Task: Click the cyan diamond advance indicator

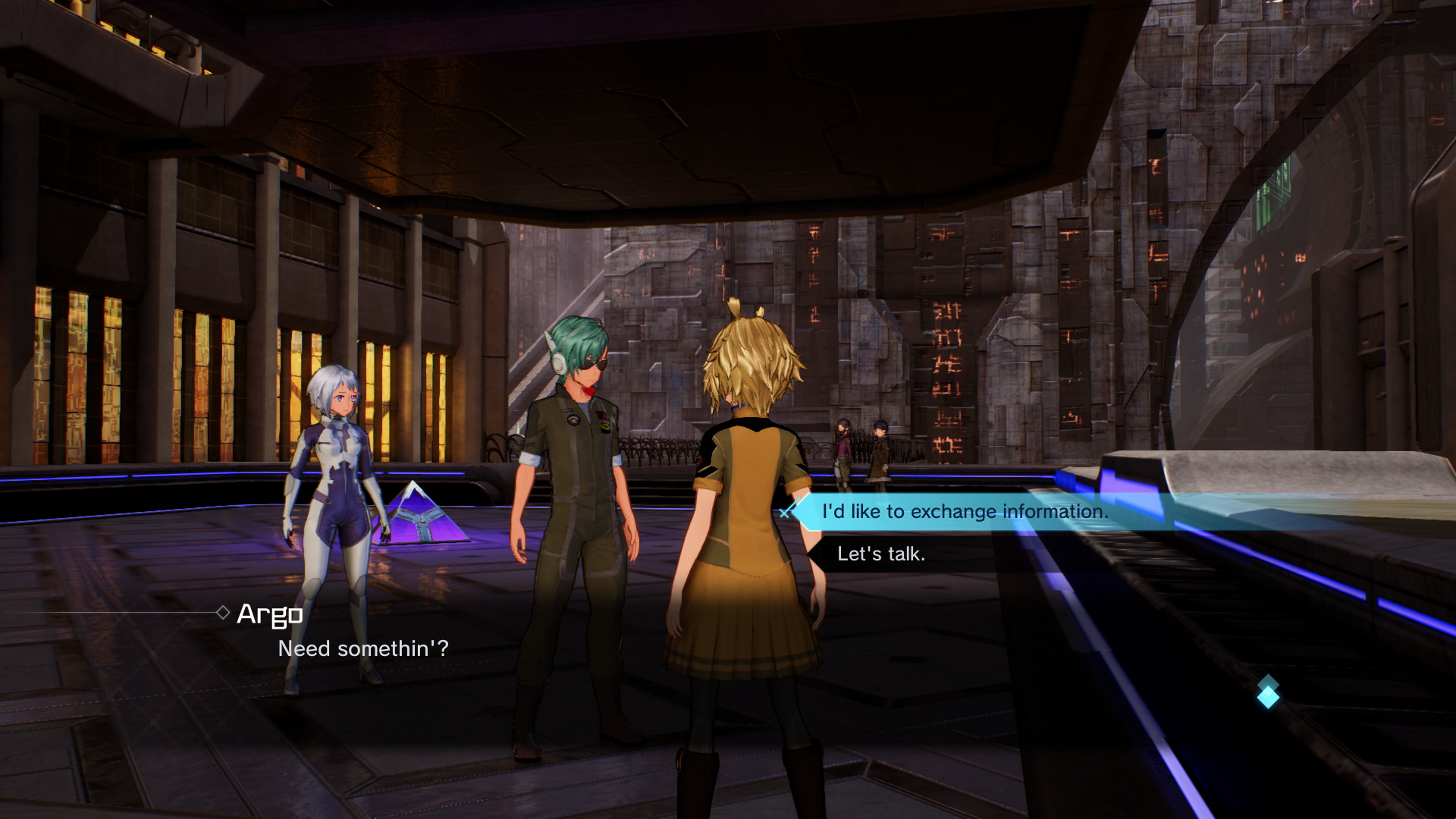Action: 1268,697
